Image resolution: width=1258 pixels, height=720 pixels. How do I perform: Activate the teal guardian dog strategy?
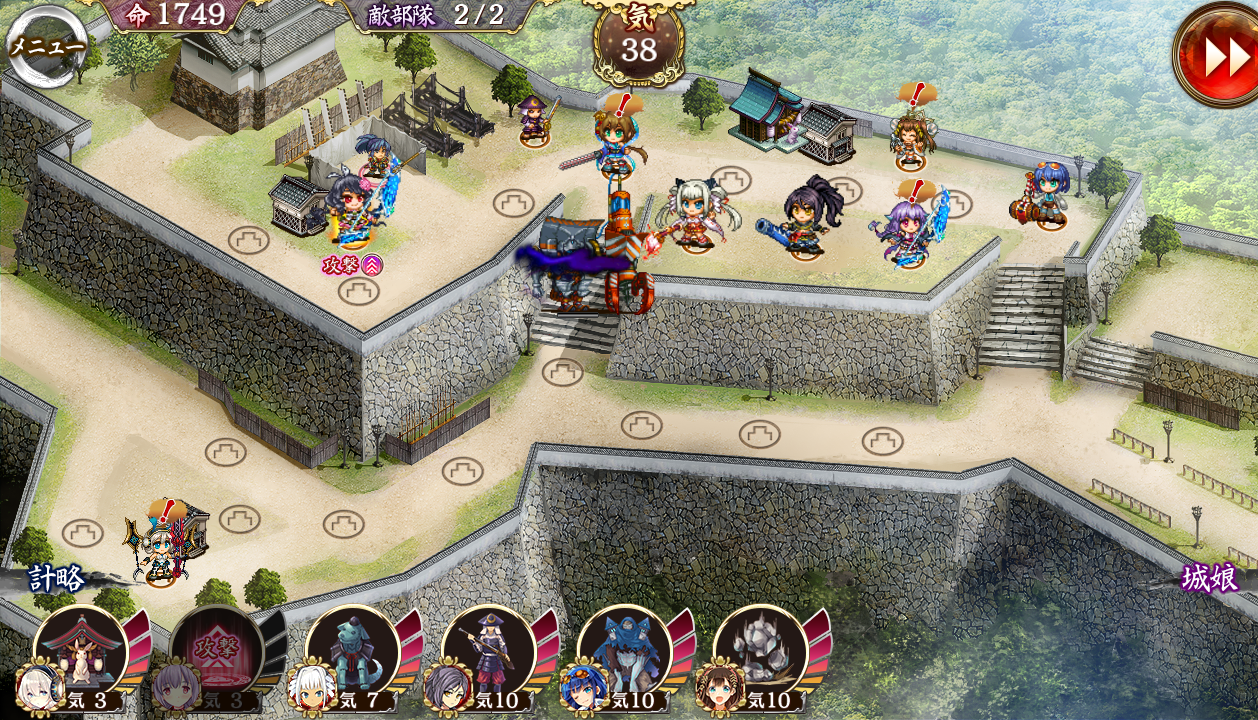click(x=352, y=652)
